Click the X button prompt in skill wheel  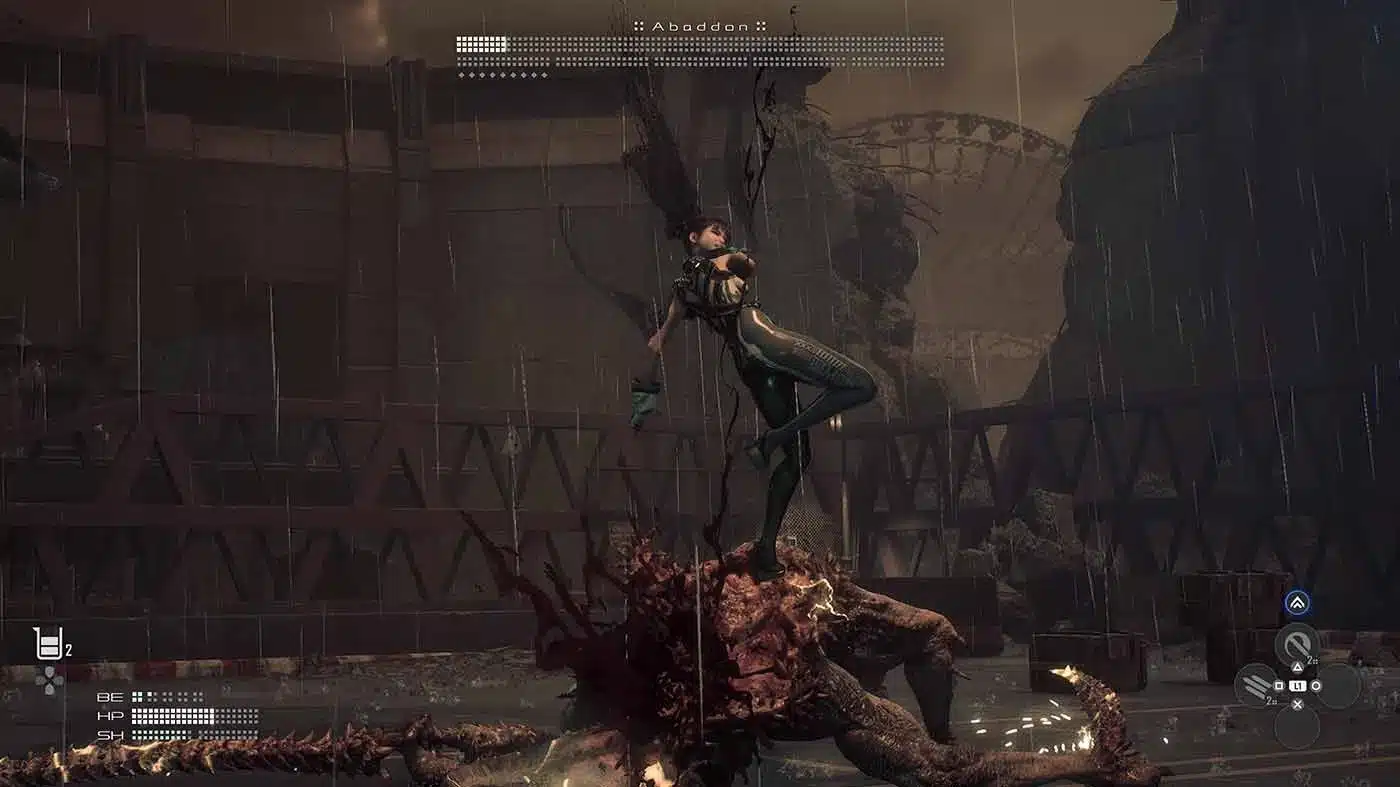point(1297,704)
